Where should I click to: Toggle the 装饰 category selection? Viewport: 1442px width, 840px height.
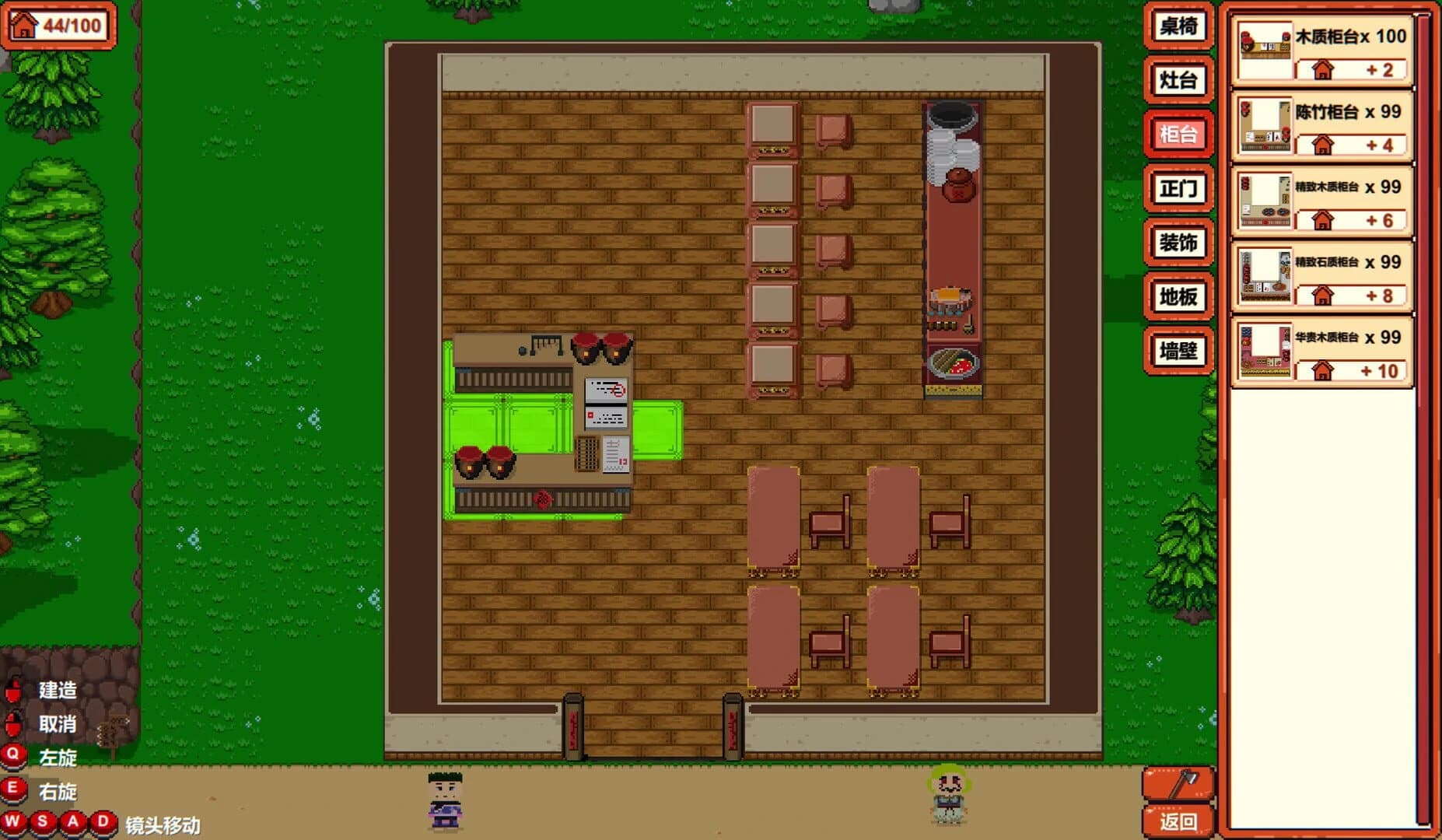pyautogui.click(x=1178, y=243)
